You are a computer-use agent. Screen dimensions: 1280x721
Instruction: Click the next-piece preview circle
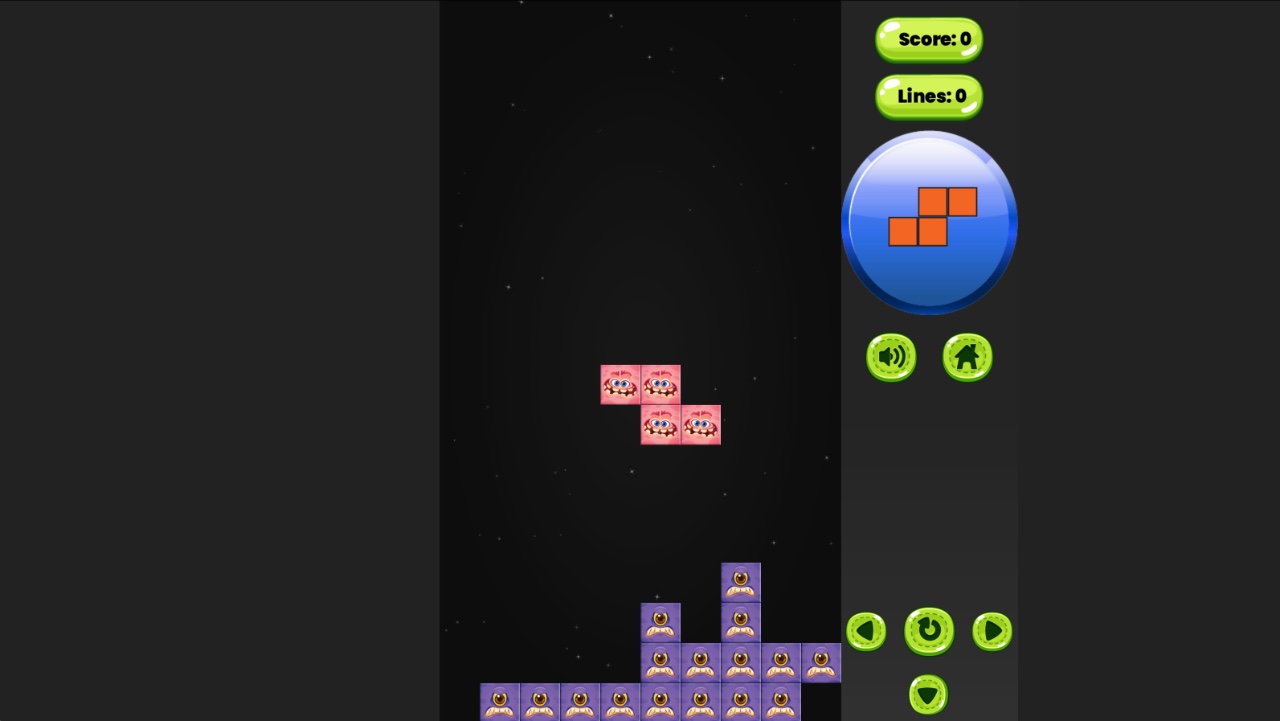tap(929, 222)
